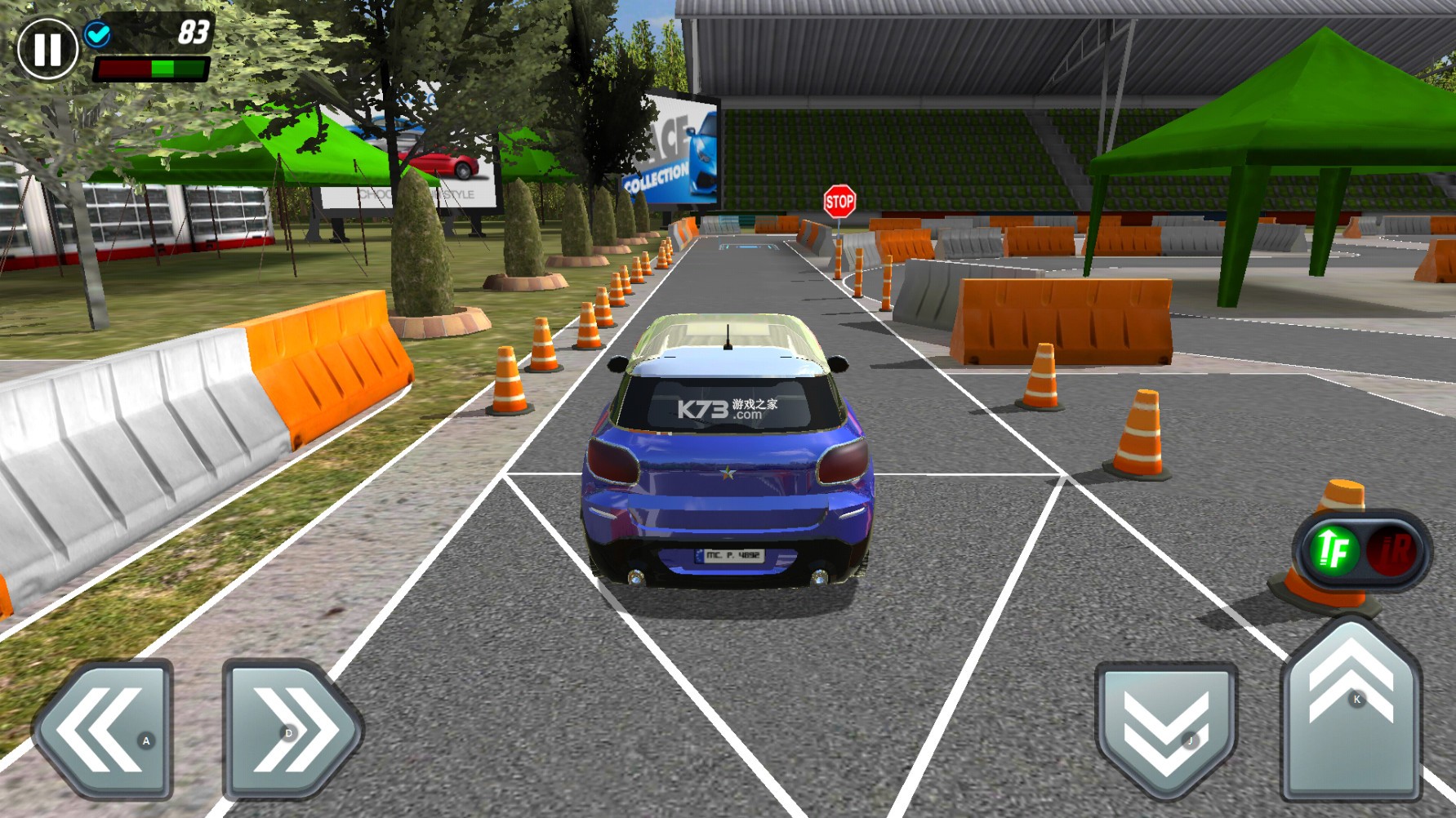1456x818 pixels.
Task: Click the STOP sign on the course
Action: pyautogui.click(x=841, y=200)
